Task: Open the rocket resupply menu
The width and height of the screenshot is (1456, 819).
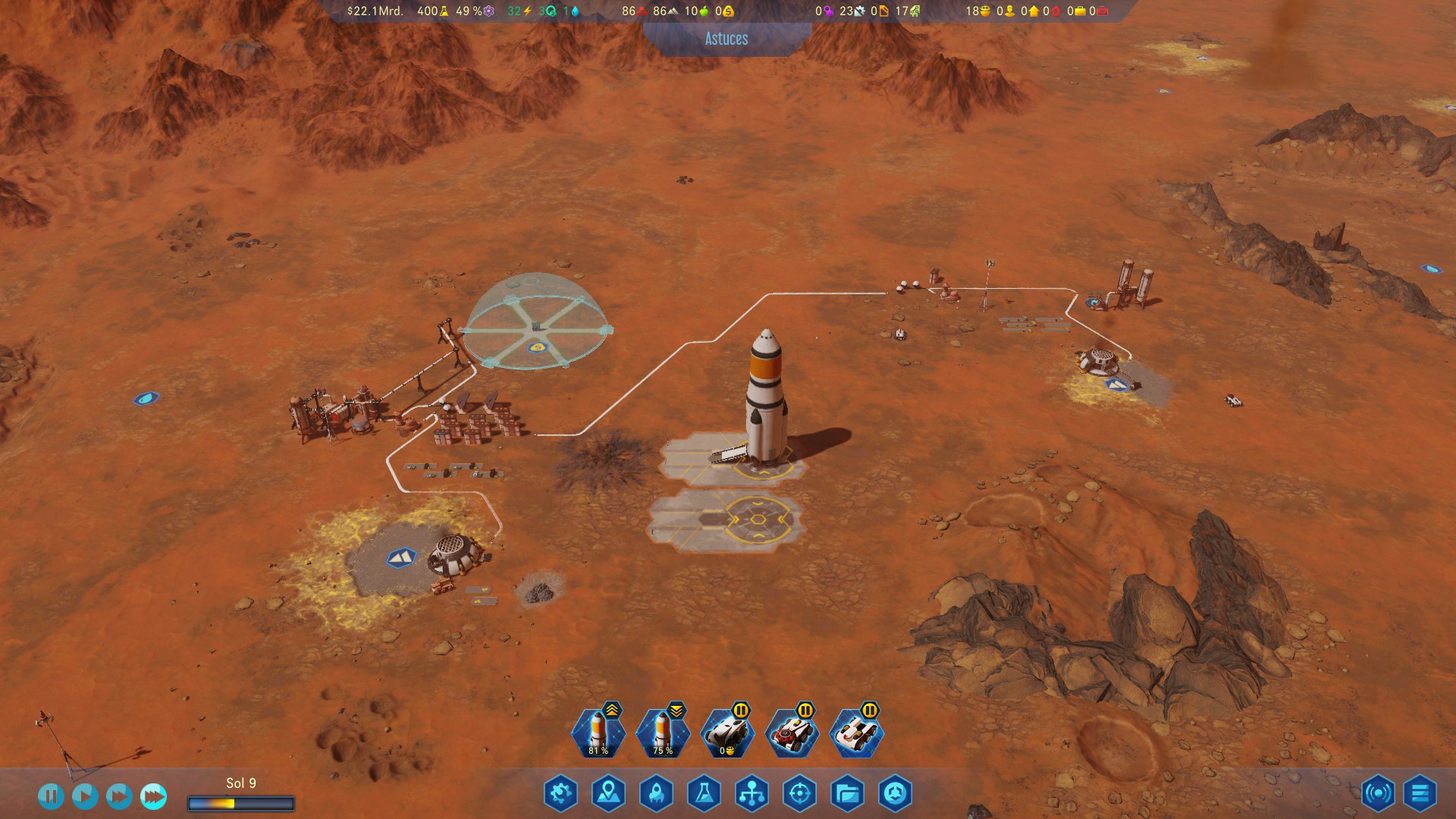Action: click(x=657, y=794)
